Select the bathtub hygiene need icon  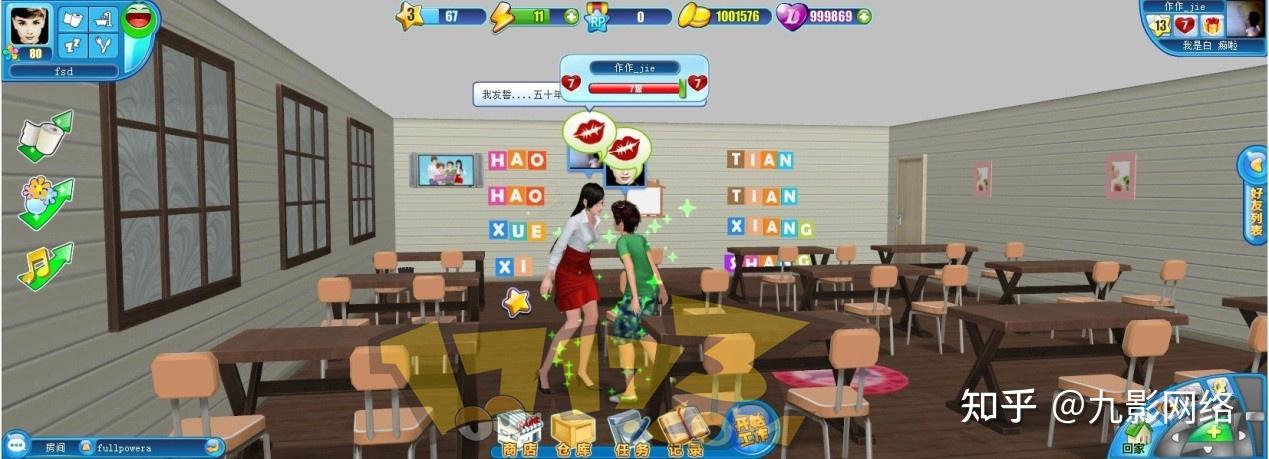(x=103, y=19)
